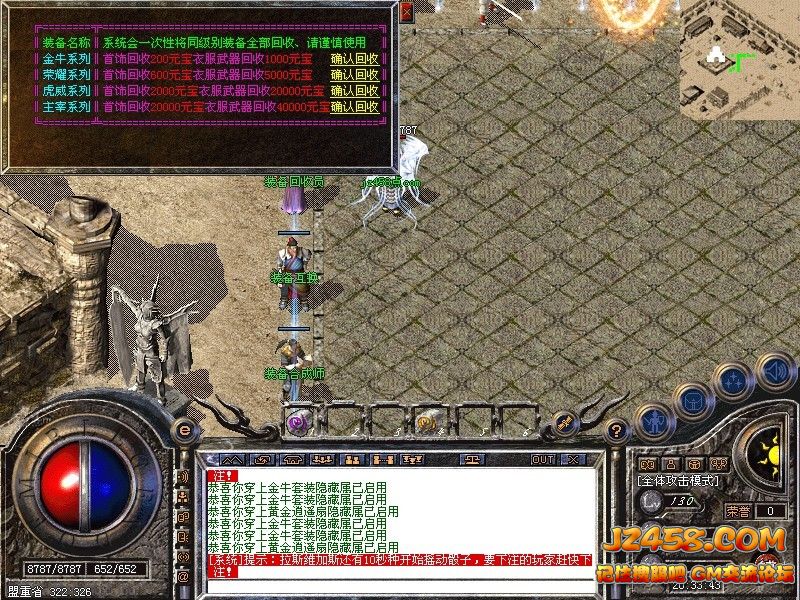The height and width of the screenshot is (600, 800).
Task: Click the round 'e' button beside chat
Action: (x=183, y=430)
